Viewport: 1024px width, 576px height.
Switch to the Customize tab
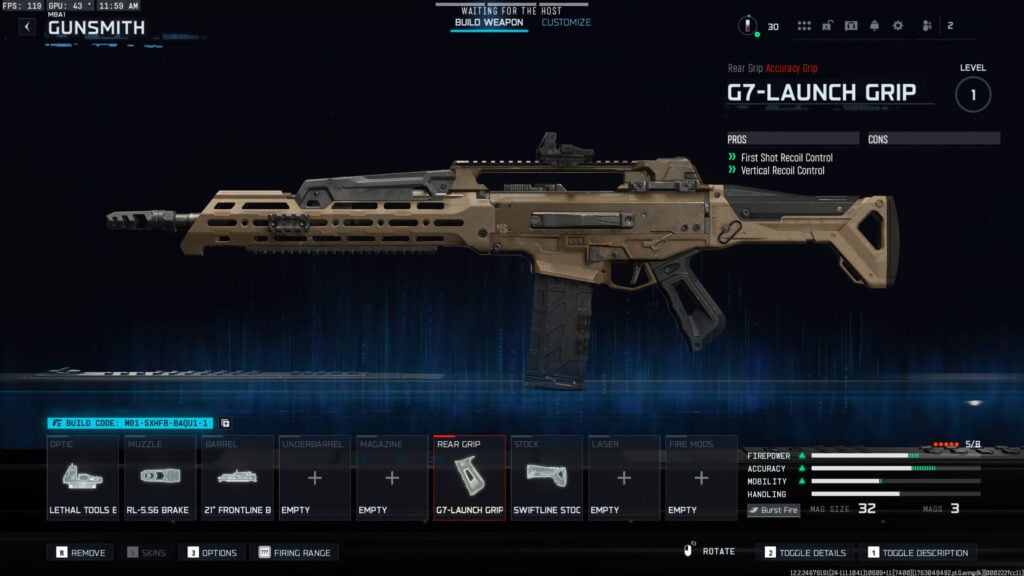point(566,22)
